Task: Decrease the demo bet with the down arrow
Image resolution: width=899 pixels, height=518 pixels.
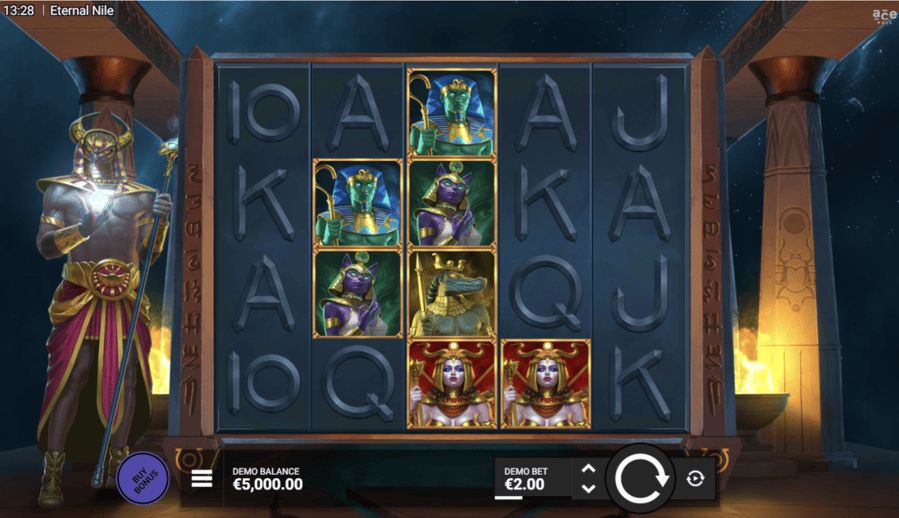Action: [x=589, y=488]
